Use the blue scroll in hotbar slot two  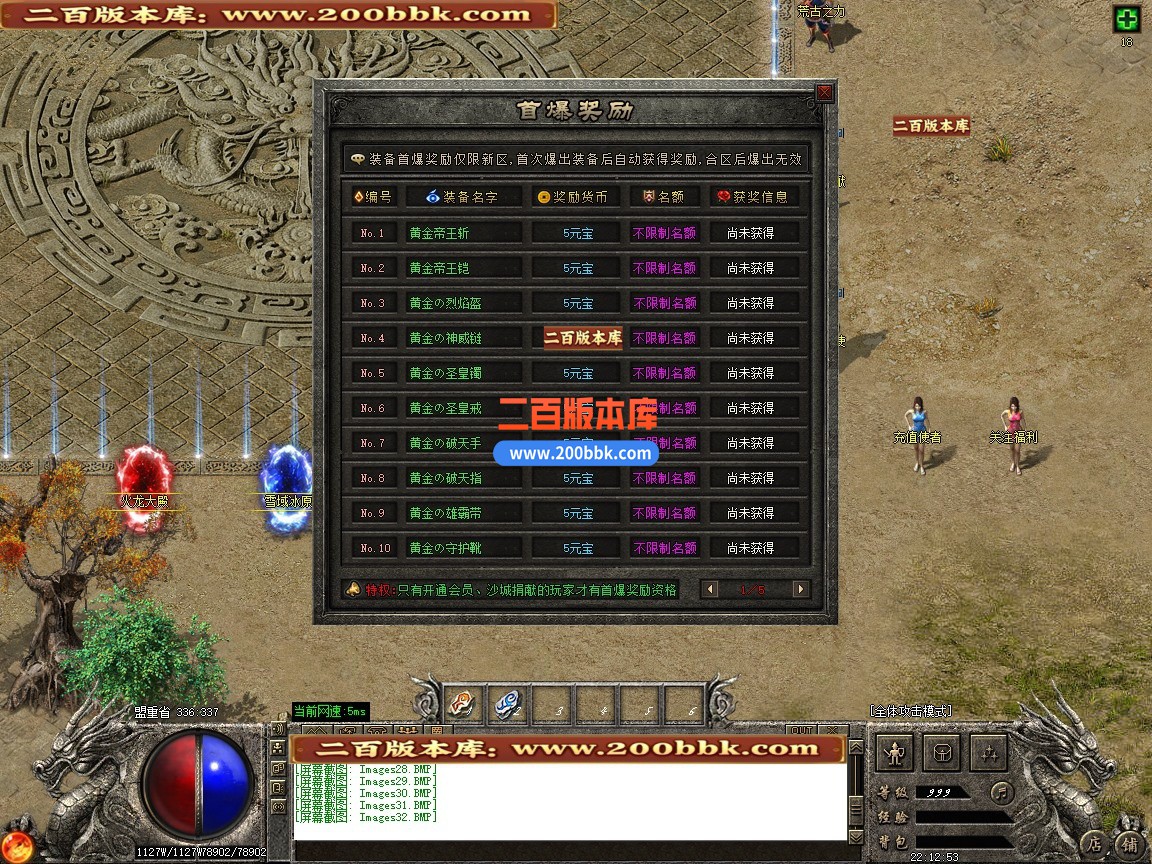[506, 704]
